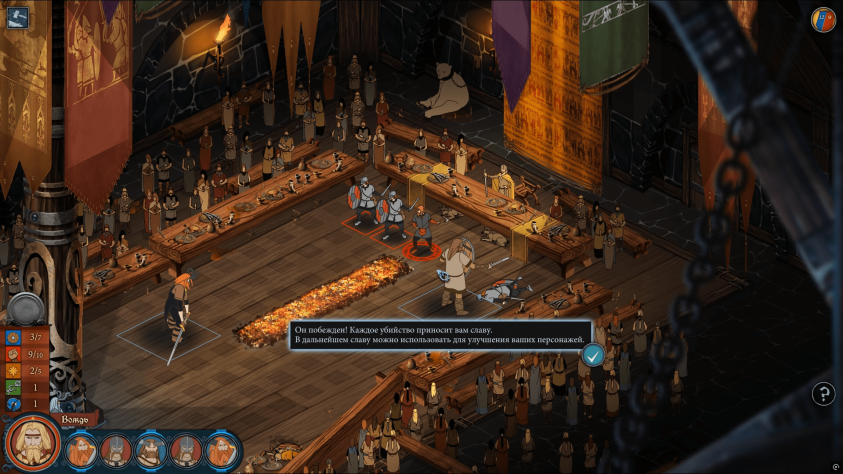
Task: Click the round silver medallion above stats
Action: [25, 308]
